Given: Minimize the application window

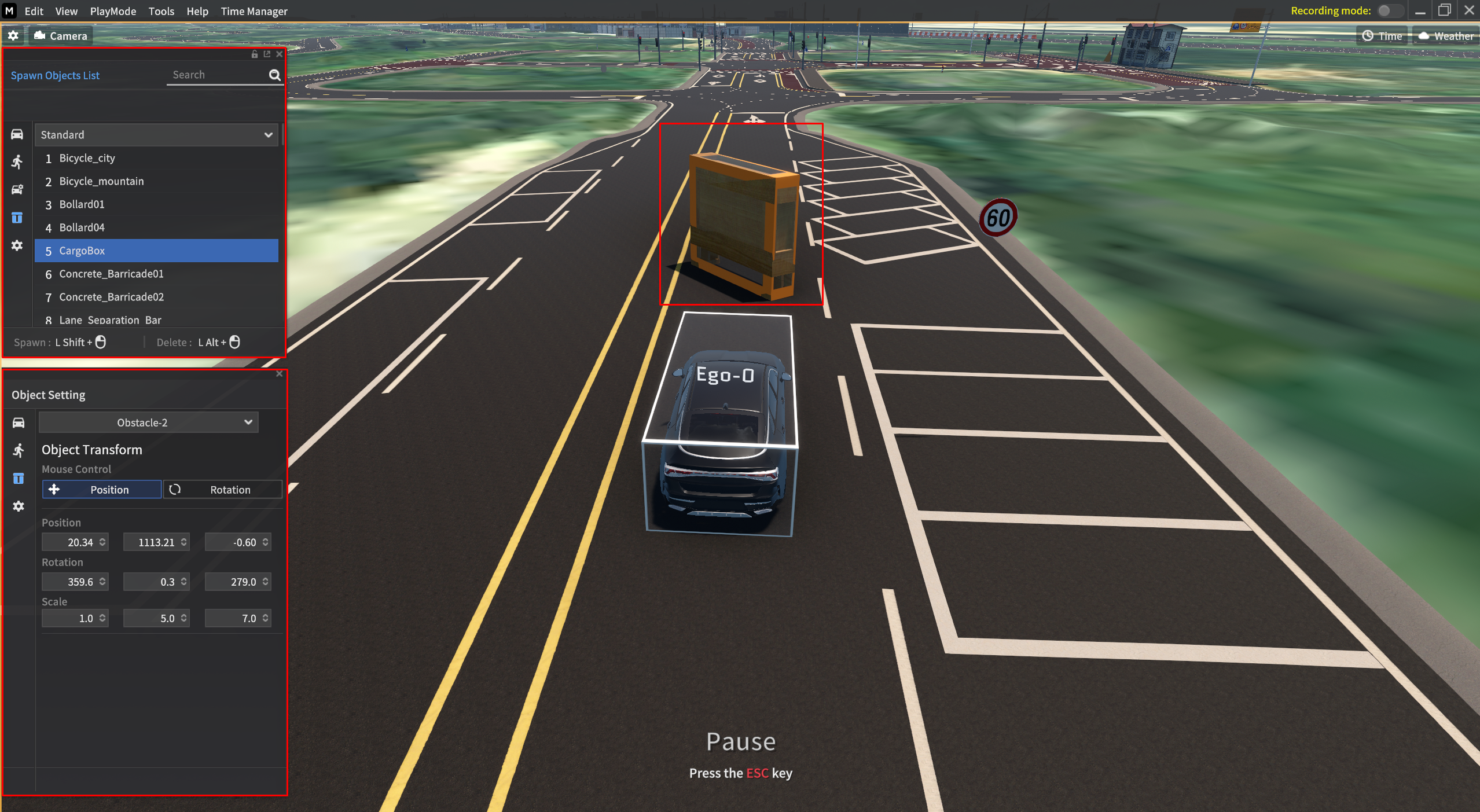Looking at the screenshot, I should point(1420,11).
